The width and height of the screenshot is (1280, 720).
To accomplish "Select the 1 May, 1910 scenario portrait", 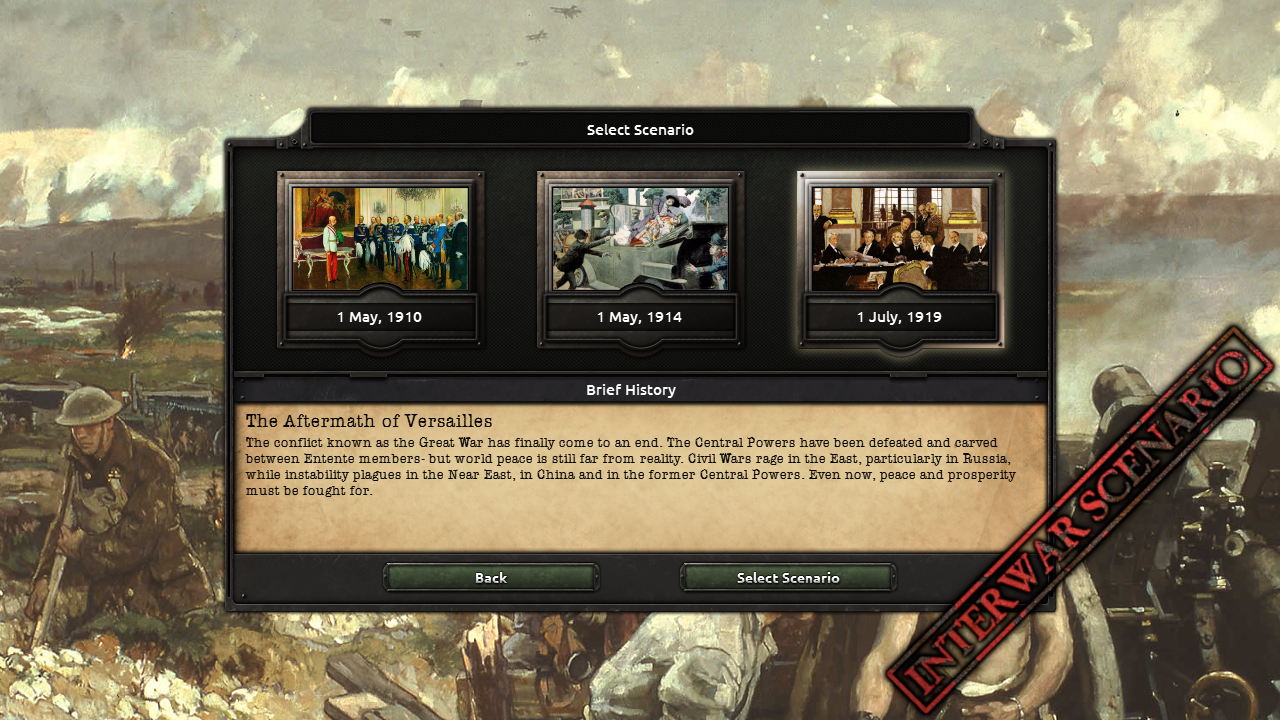I will pos(380,238).
